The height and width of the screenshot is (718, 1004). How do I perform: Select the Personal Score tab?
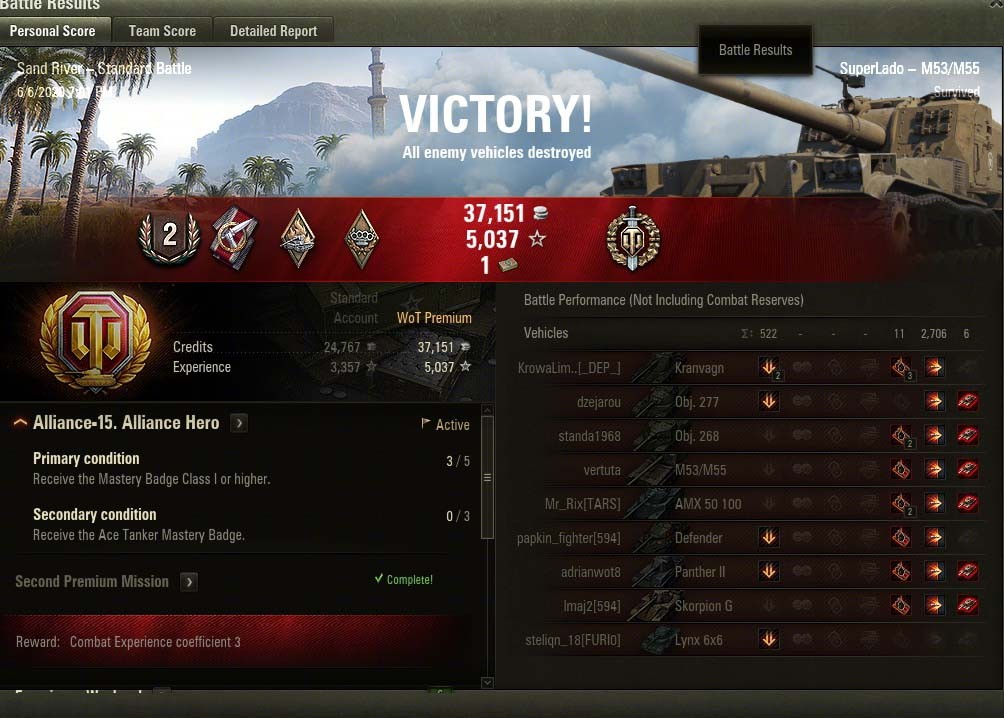[53, 31]
